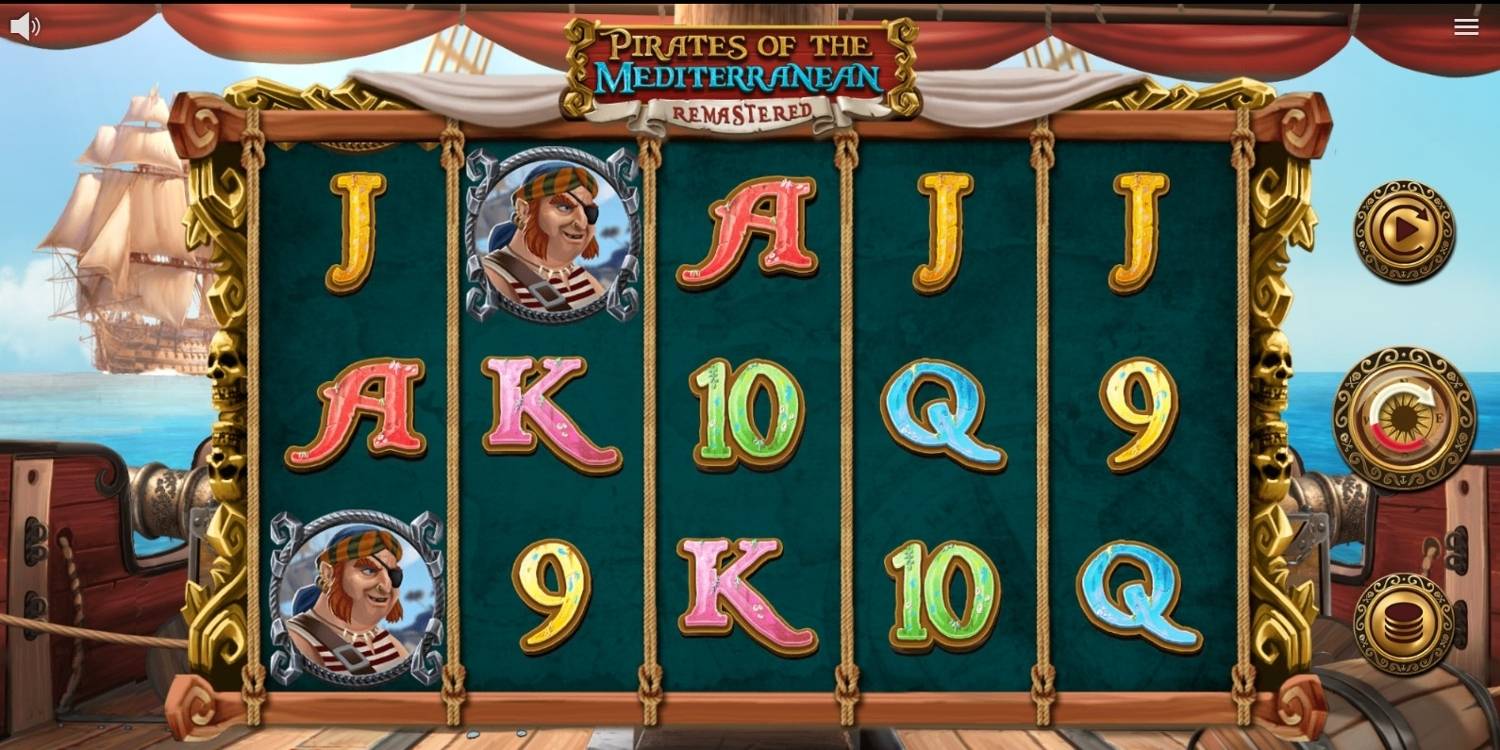Start autoplay with the gold play button
The height and width of the screenshot is (750, 1500).
[x=1404, y=231]
